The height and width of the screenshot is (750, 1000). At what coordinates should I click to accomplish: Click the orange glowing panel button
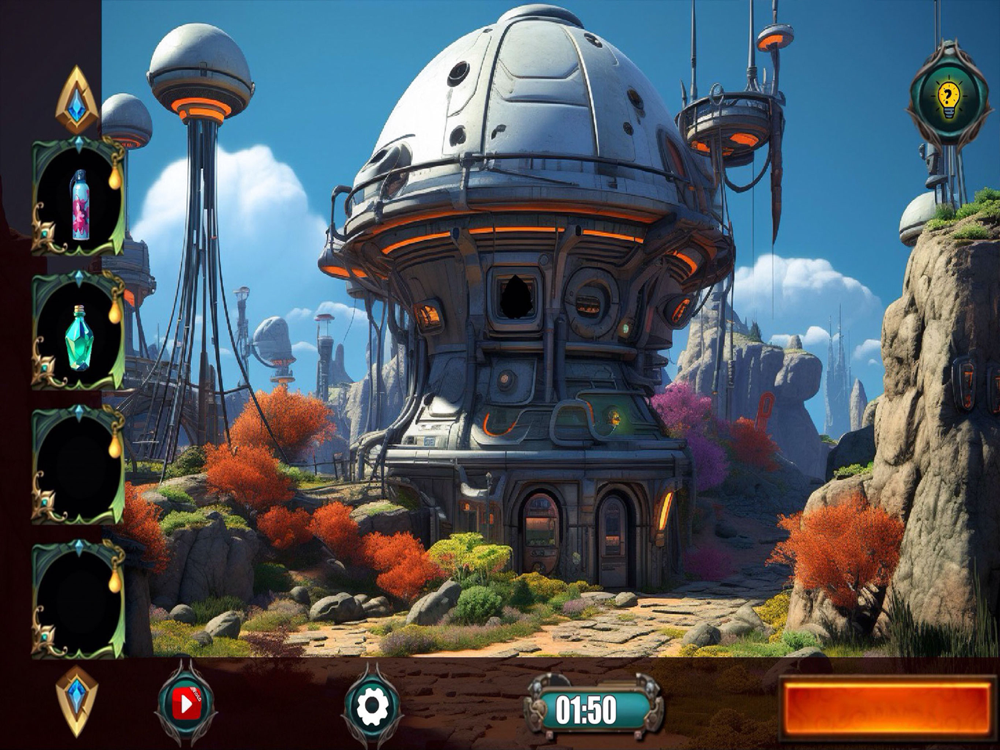(x=887, y=708)
